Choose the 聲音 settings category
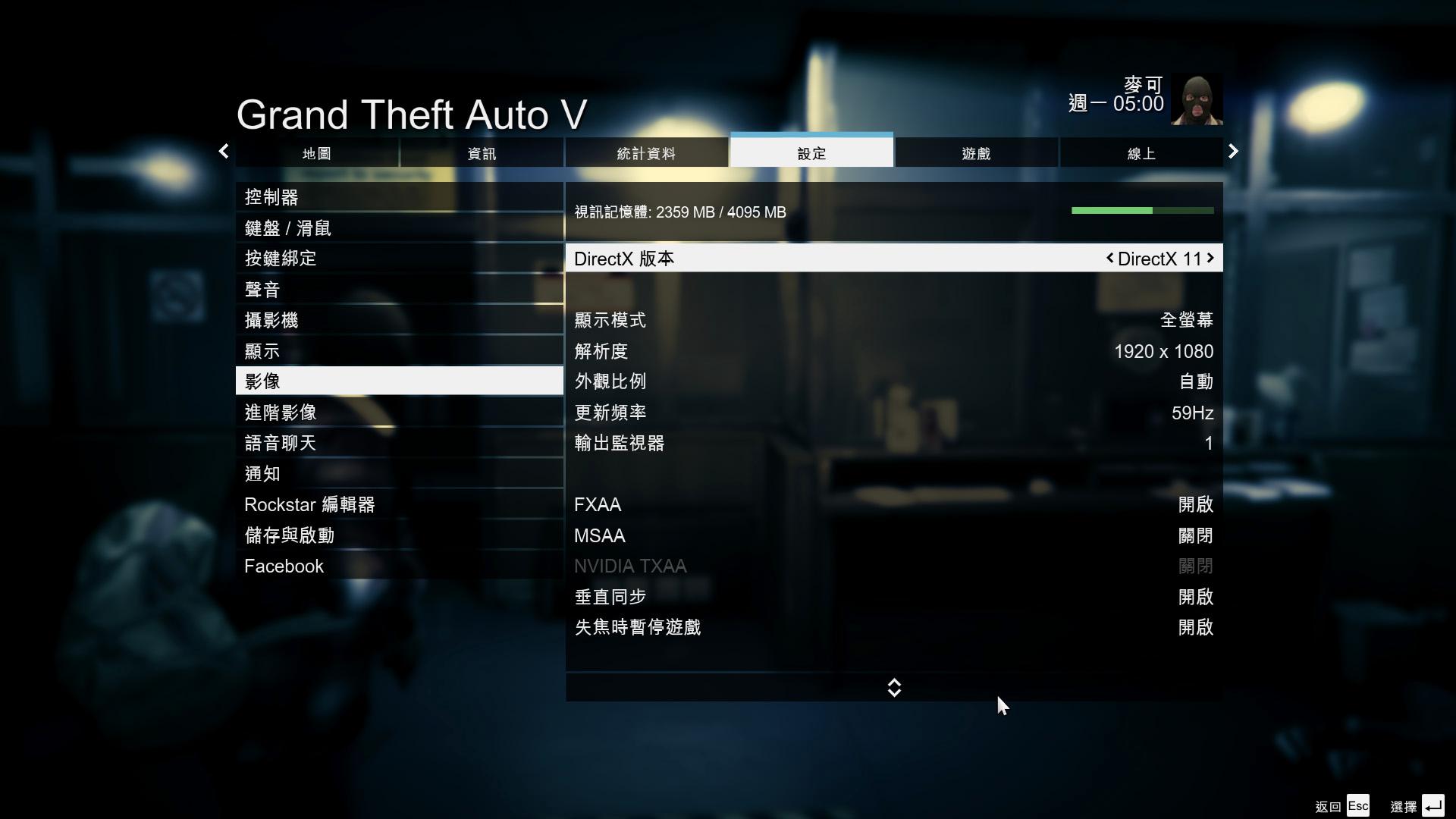Viewport: 1456px width, 819px height. [399, 290]
